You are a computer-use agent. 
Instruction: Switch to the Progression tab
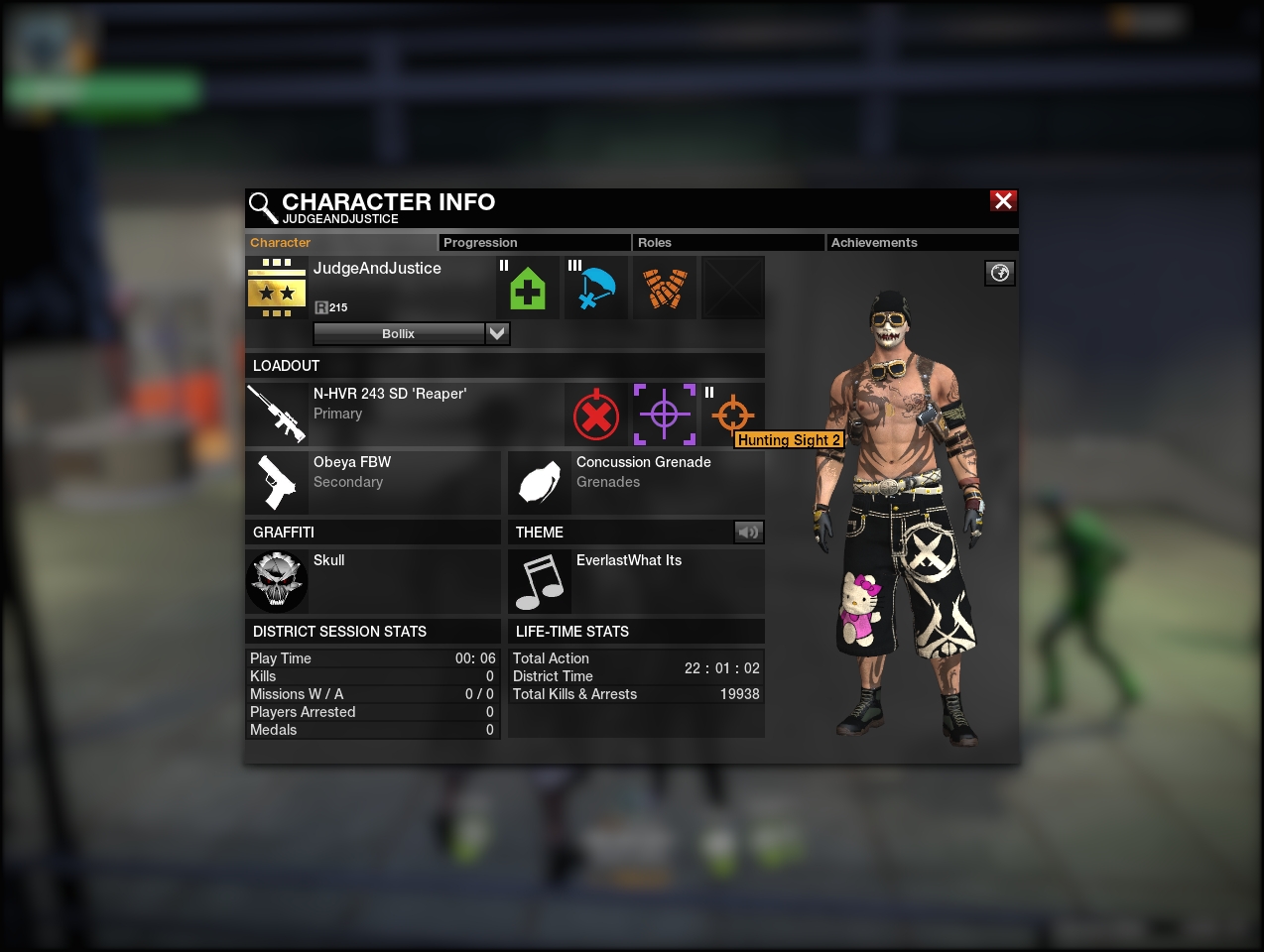pos(533,243)
